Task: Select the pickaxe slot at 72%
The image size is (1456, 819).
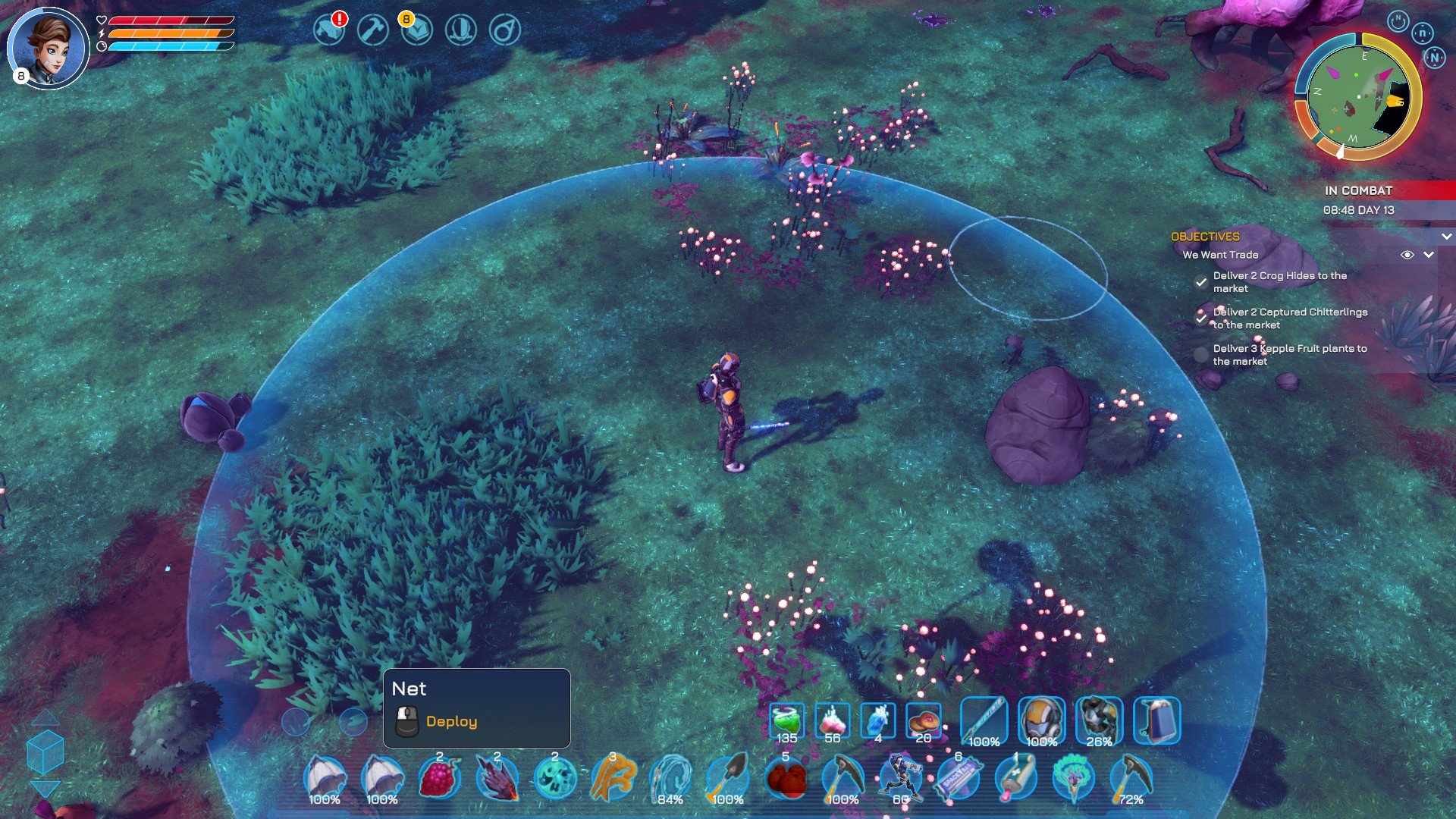Action: pos(1131,779)
